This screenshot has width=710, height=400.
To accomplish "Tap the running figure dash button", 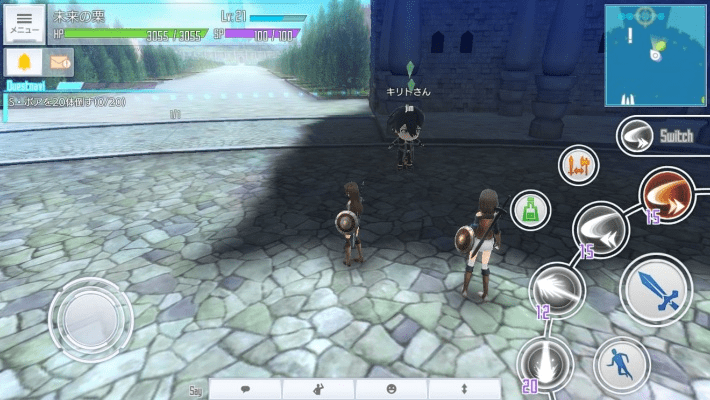I will point(622,365).
